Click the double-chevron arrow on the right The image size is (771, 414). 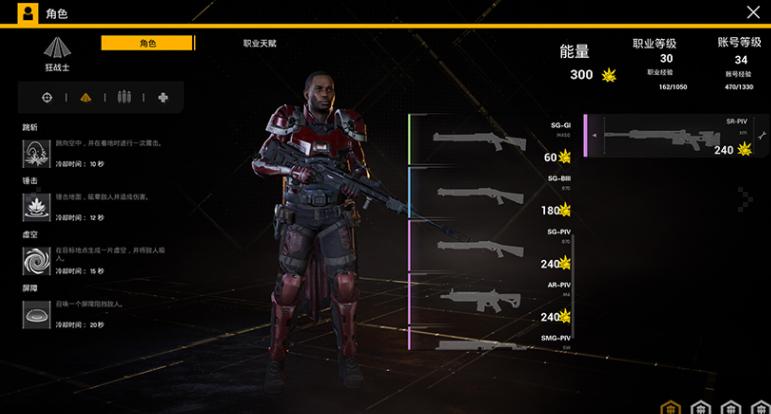pyautogui.click(x=743, y=200)
